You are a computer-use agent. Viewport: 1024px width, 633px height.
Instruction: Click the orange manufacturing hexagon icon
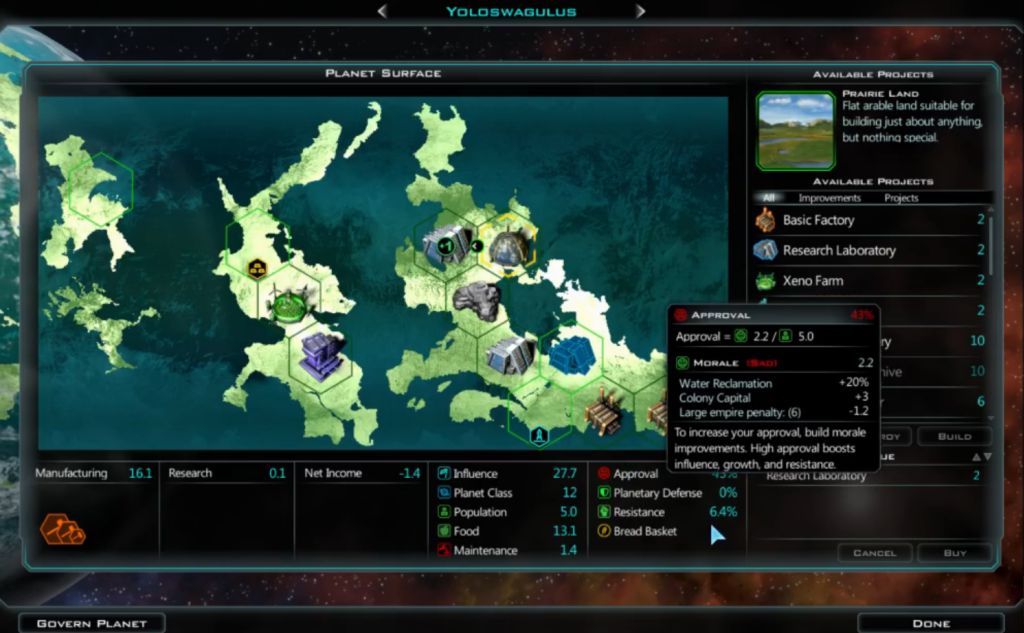[62, 528]
